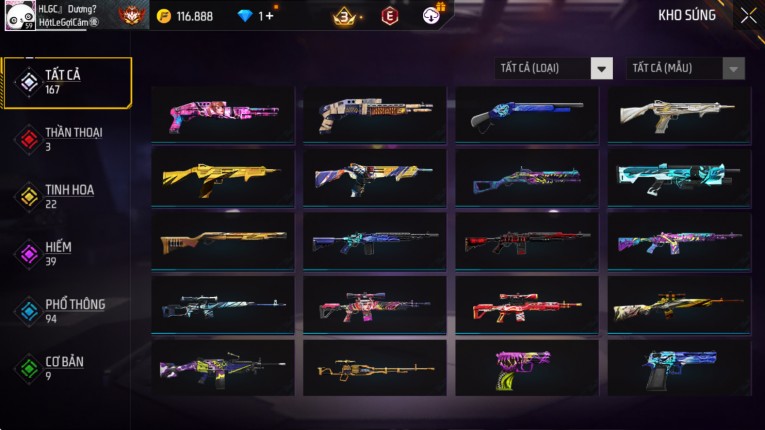Choose the white and gold shotgun skin

[x=679, y=114]
